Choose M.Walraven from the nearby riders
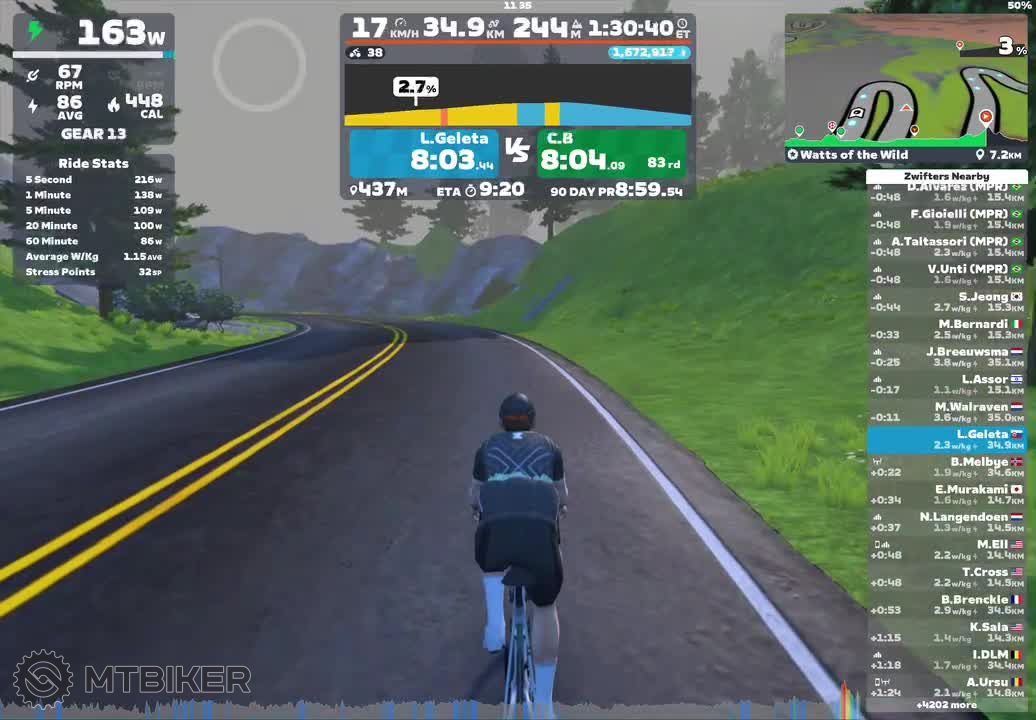1036x720 pixels. point(946,412)
